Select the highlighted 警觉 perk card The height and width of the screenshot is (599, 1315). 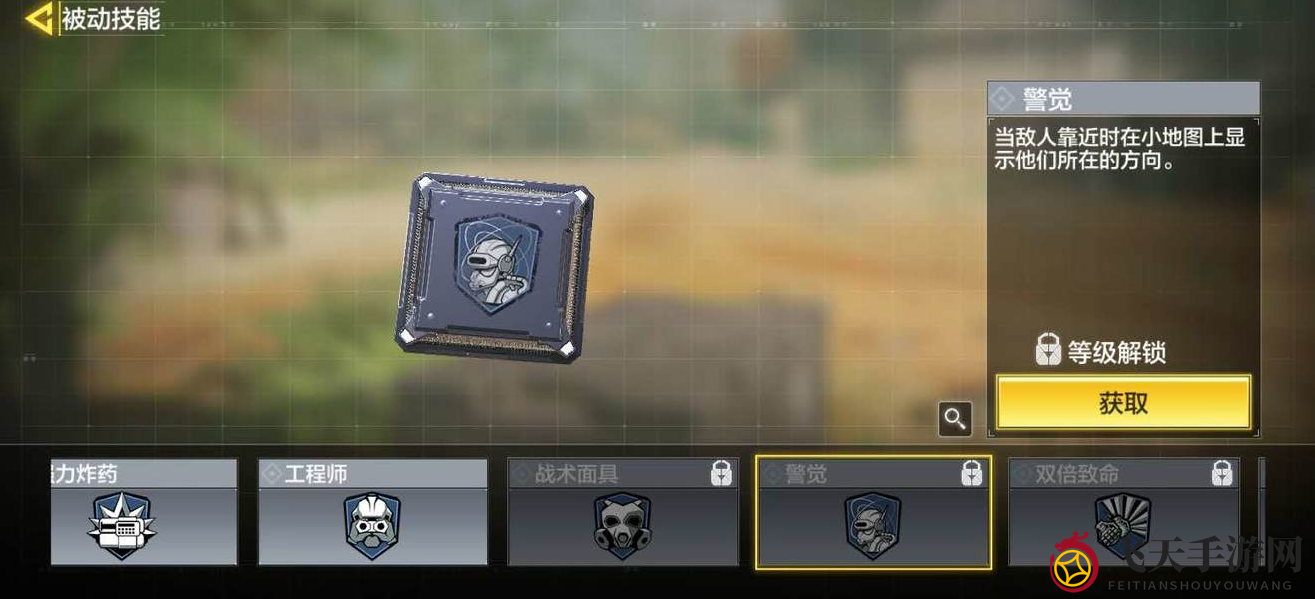(873, 513)
